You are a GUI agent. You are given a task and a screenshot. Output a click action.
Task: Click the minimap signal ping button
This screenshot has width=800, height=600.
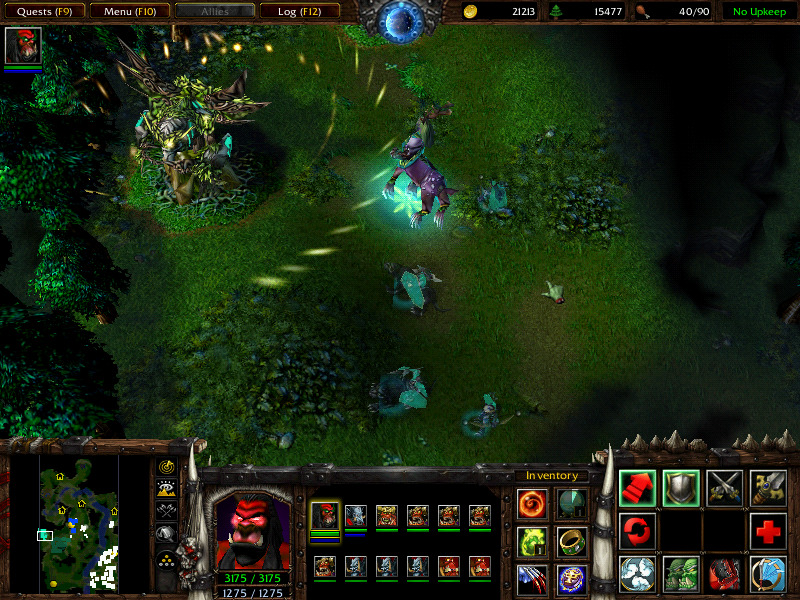coord(167,467)
